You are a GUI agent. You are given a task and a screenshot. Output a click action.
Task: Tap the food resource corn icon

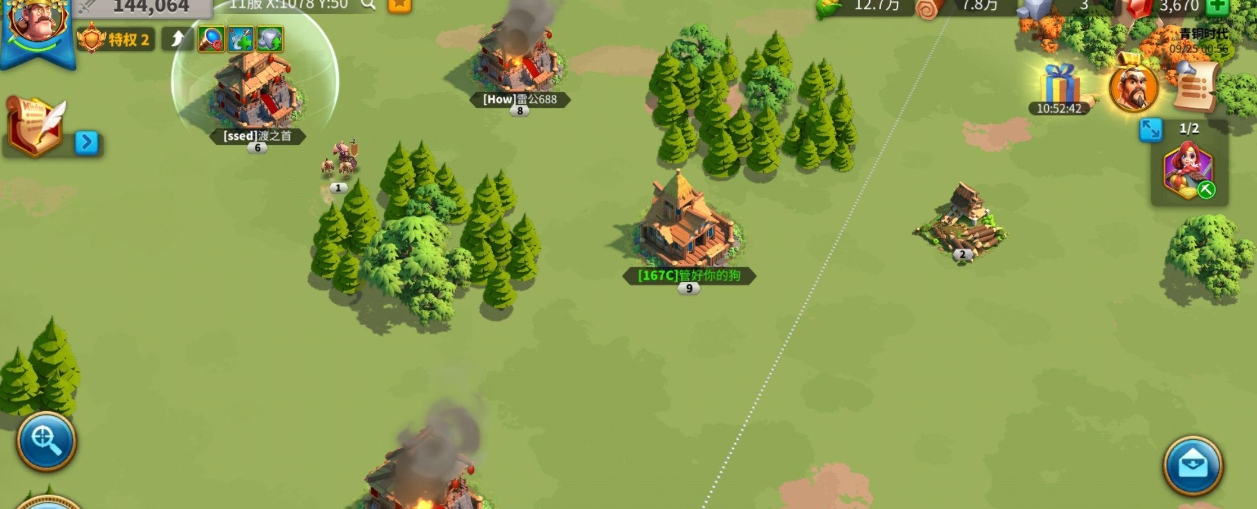click(830, 7)
